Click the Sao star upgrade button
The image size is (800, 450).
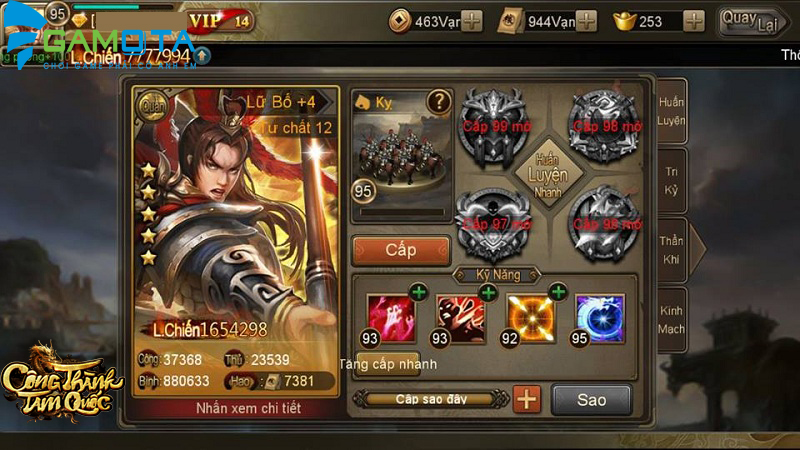pos(591,400)
